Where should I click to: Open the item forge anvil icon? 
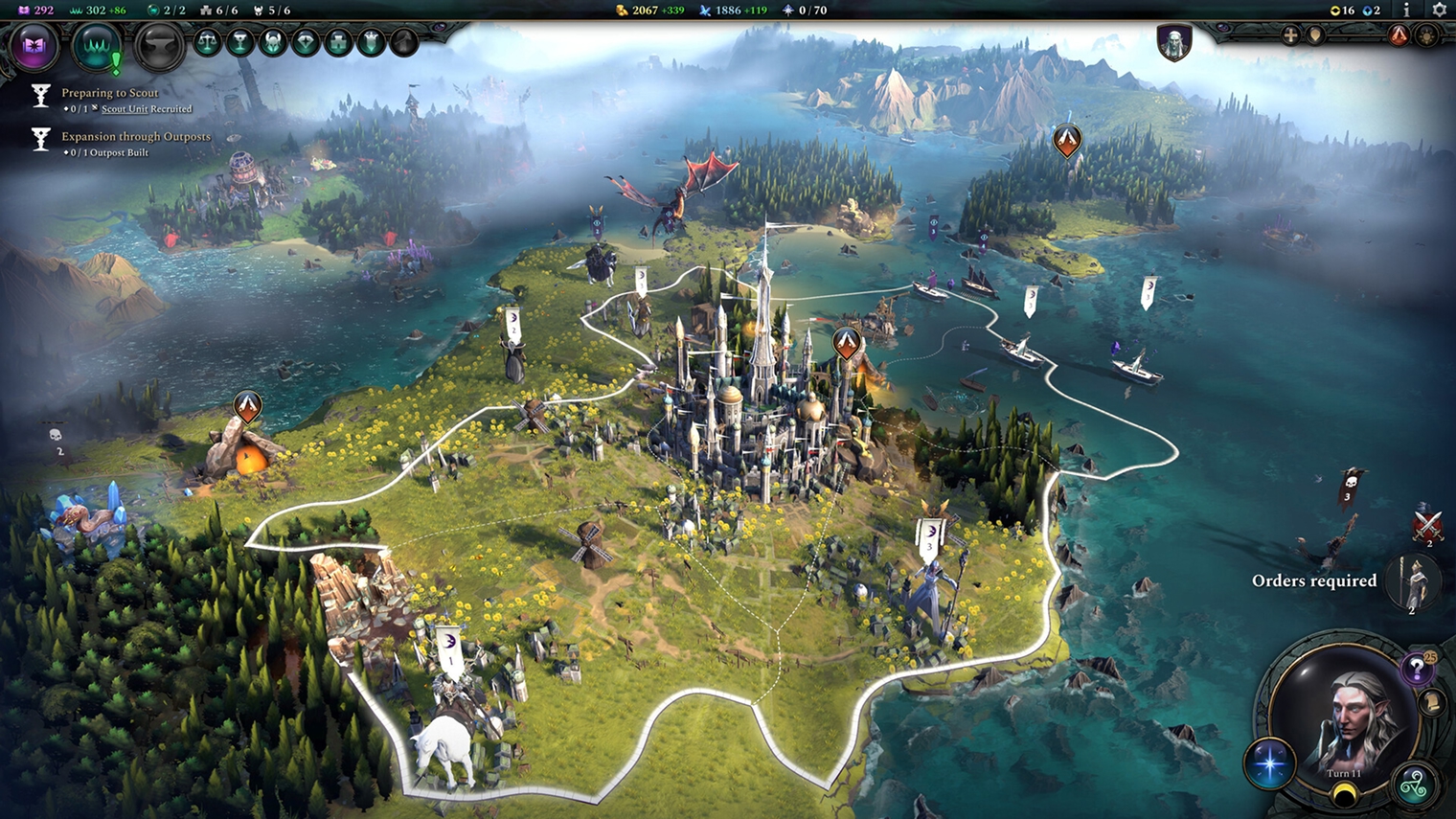click(x=159, y=45)
